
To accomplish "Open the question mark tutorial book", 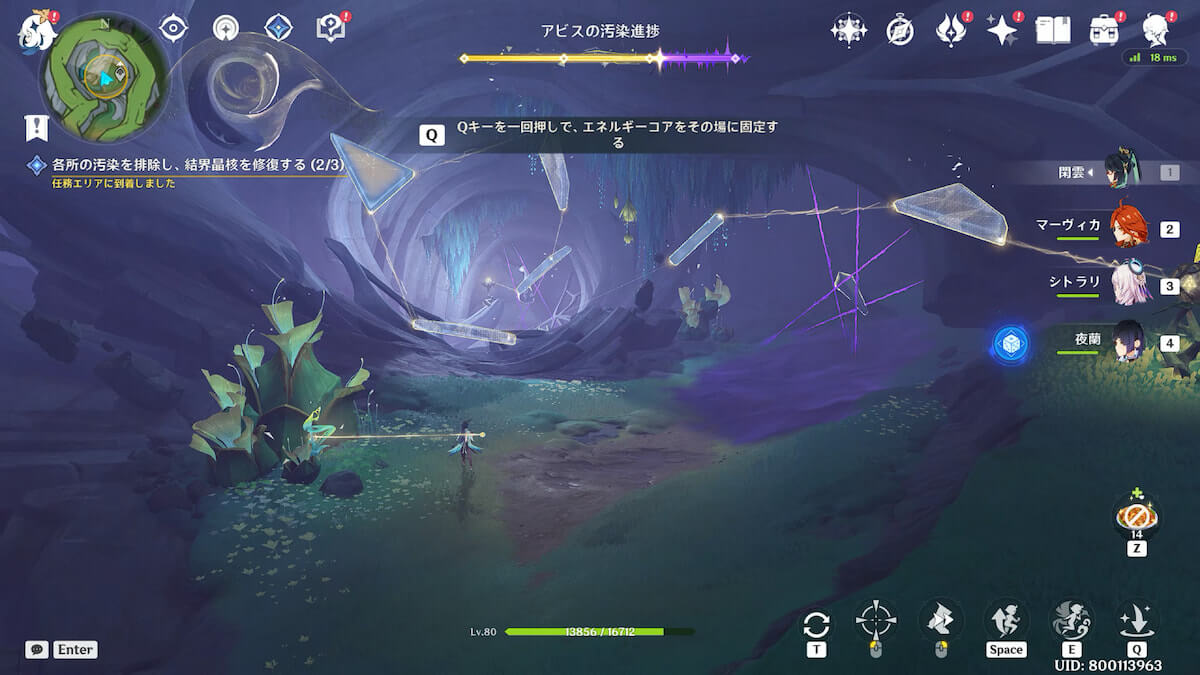I will pyautogui.click(x=329, y=29).
